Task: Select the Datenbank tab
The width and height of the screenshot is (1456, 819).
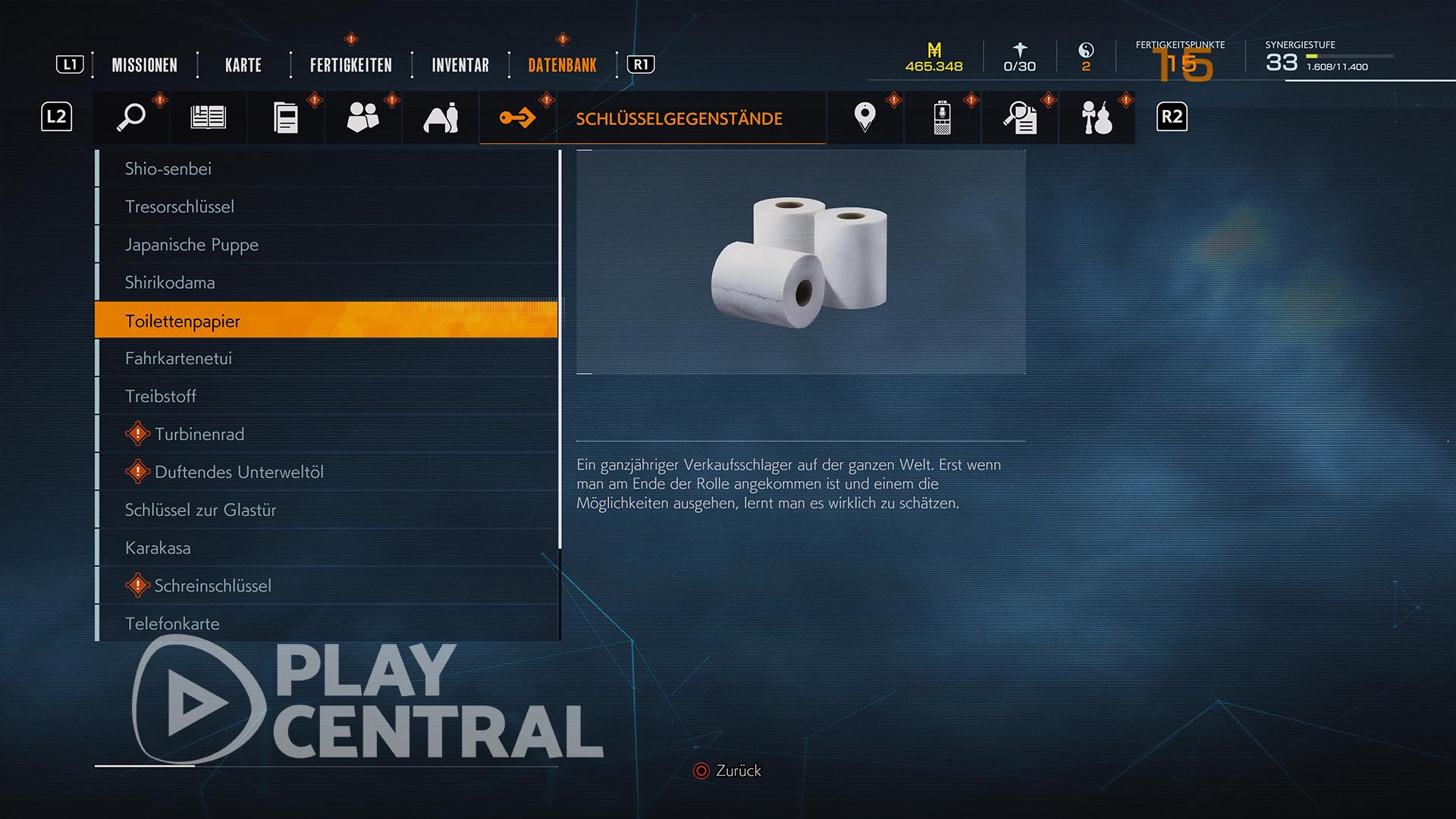Action: click(562, 65)
